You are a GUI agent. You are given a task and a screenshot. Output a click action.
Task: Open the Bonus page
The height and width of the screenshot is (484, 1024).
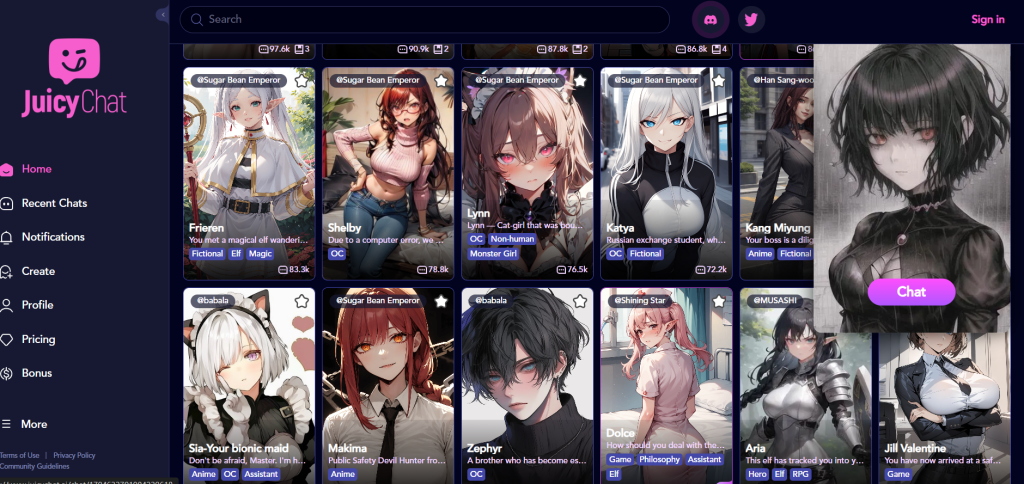tap(36, 373)
